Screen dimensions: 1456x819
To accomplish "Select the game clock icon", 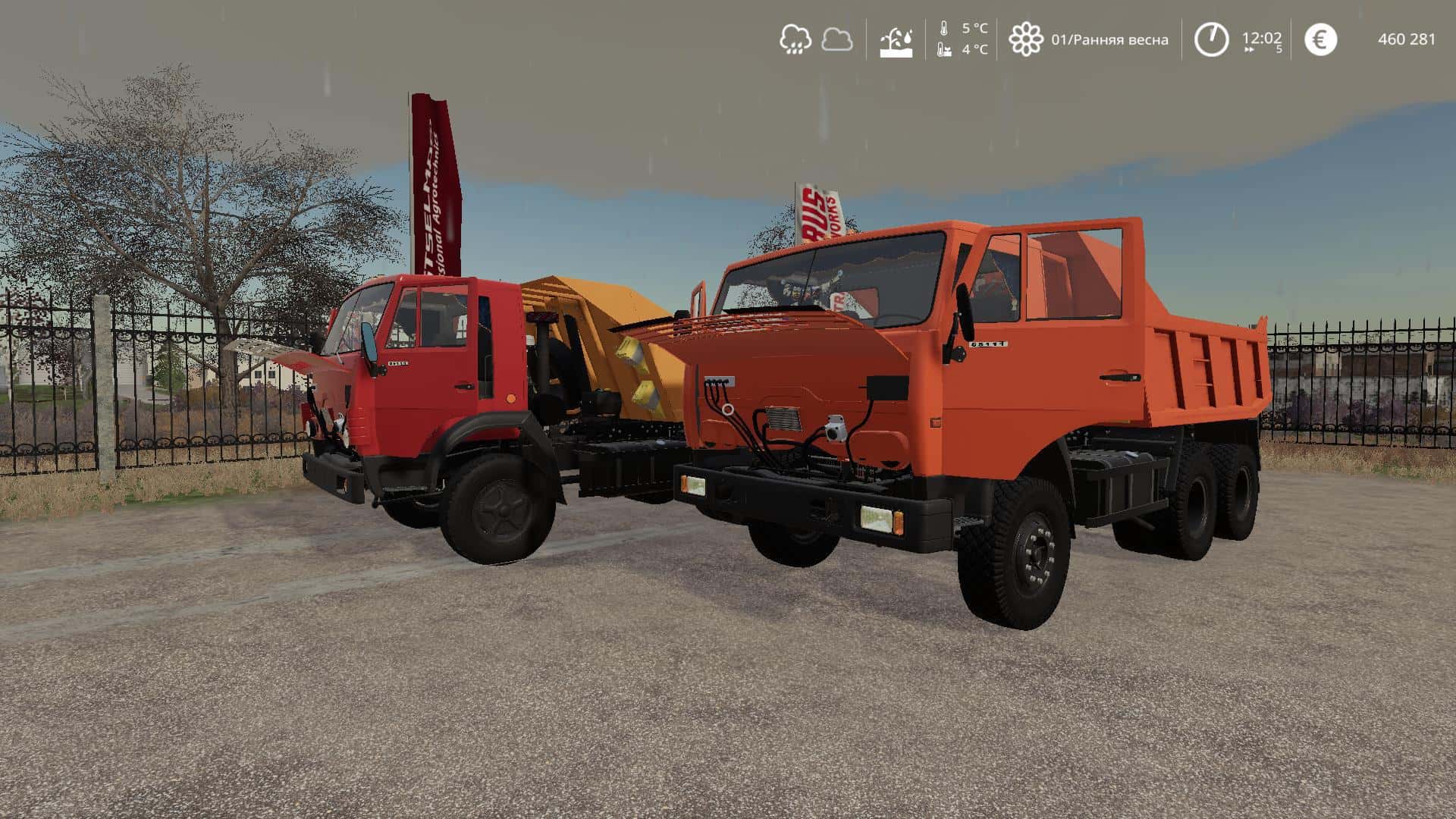I will tap(1211, 39).
